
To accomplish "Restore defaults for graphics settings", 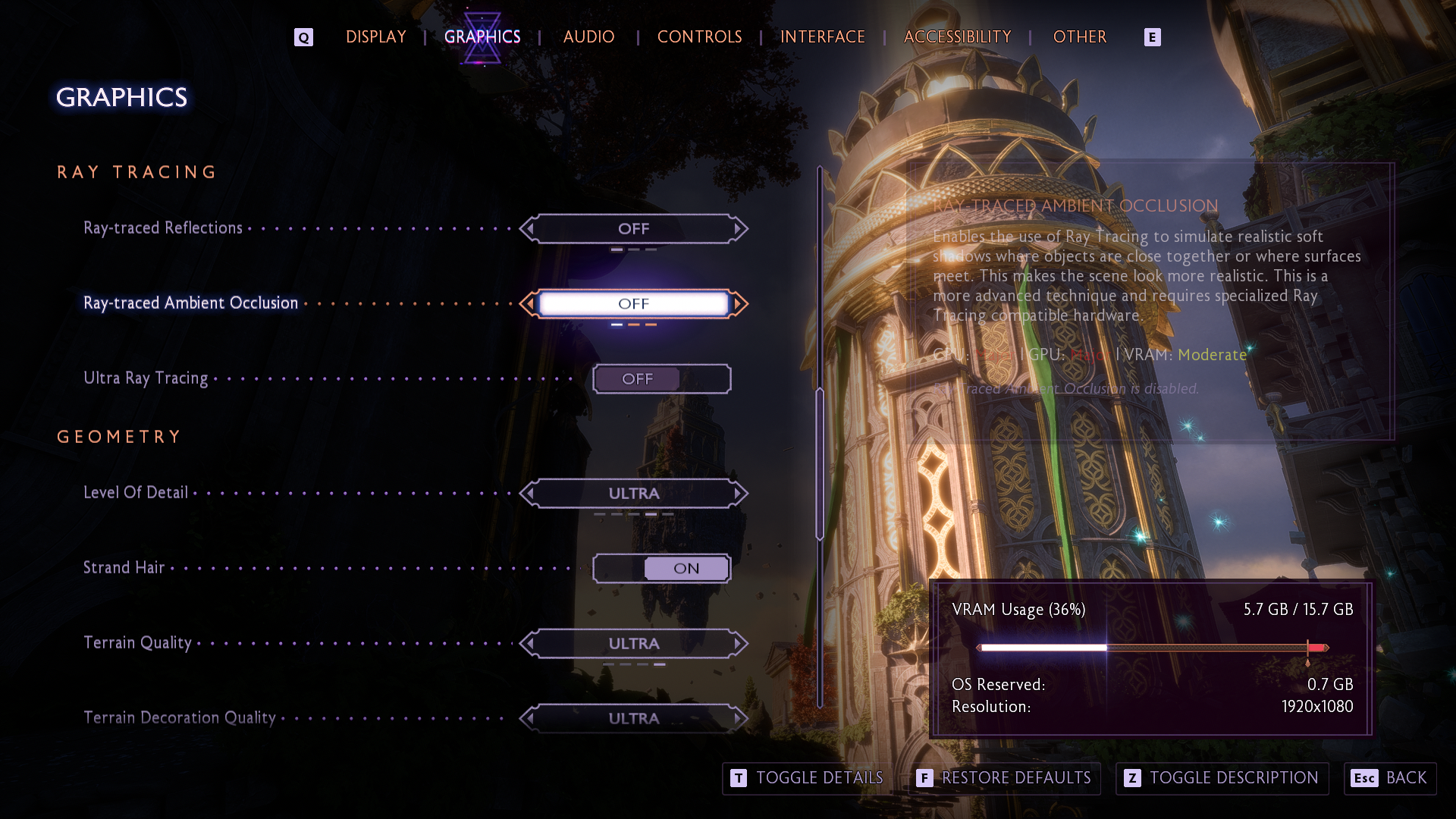I will coord(1004,778).
